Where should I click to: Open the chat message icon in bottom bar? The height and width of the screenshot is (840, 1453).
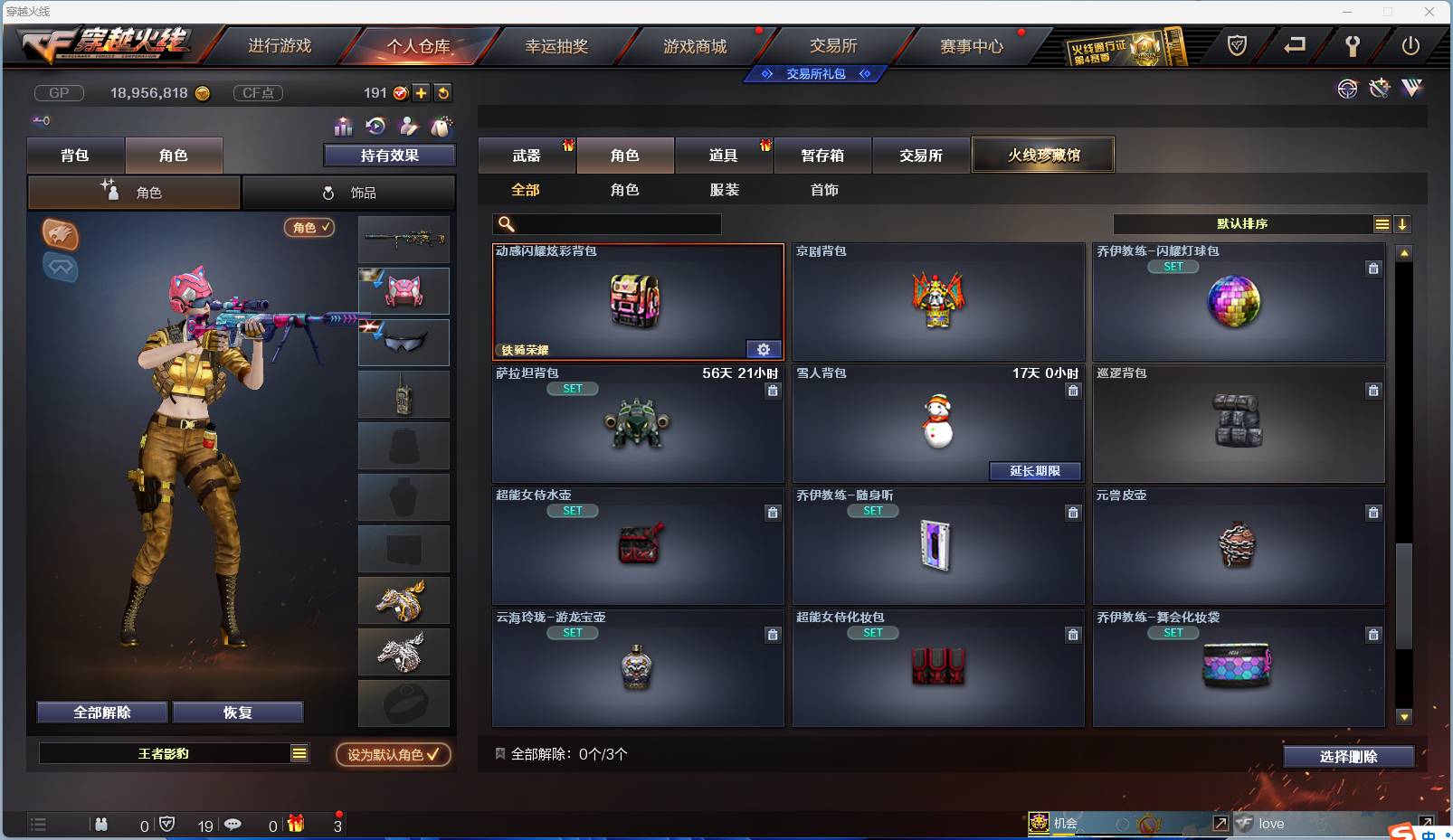click(233, 825)
